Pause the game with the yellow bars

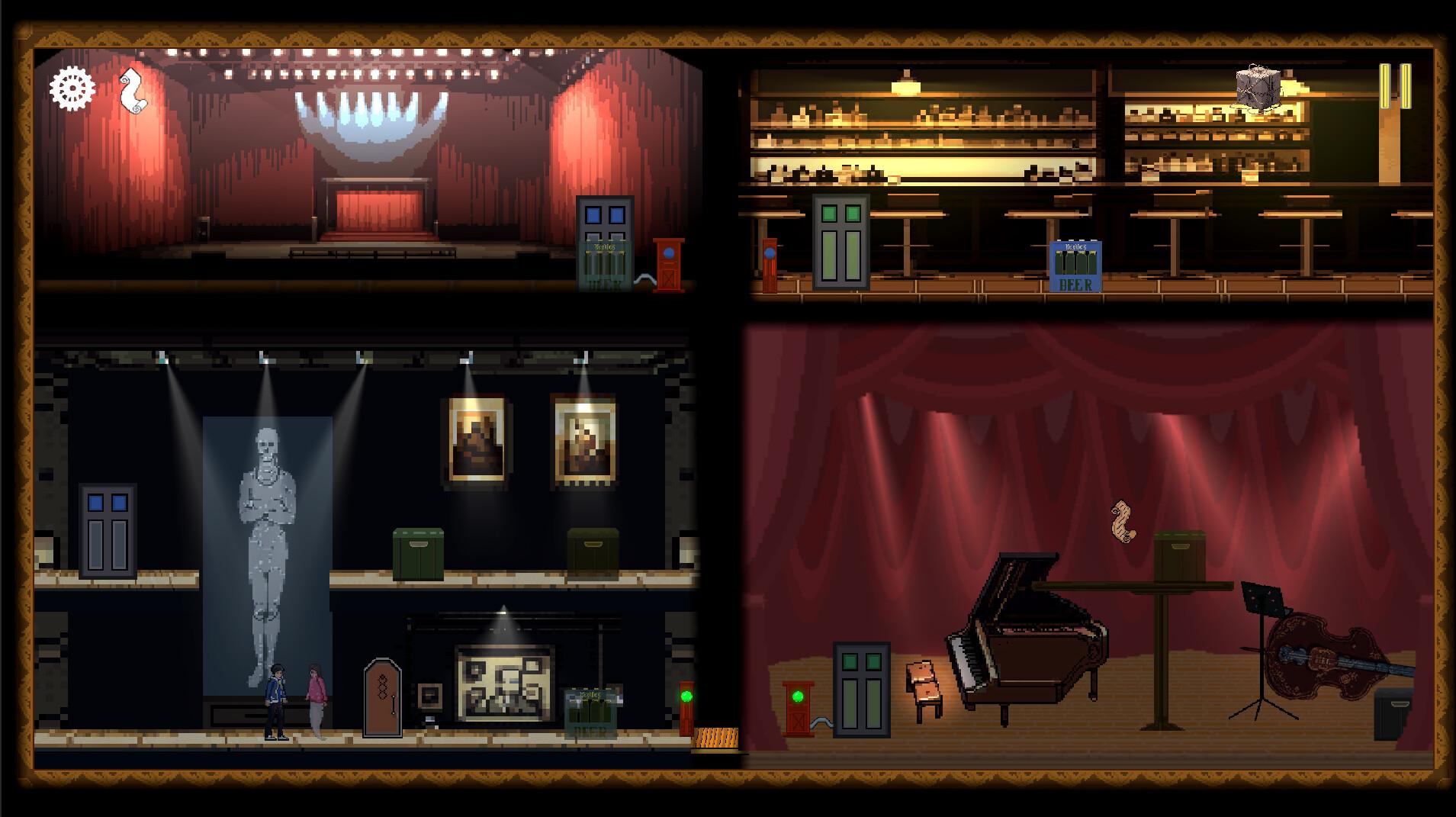click(x=1395, y=86)
